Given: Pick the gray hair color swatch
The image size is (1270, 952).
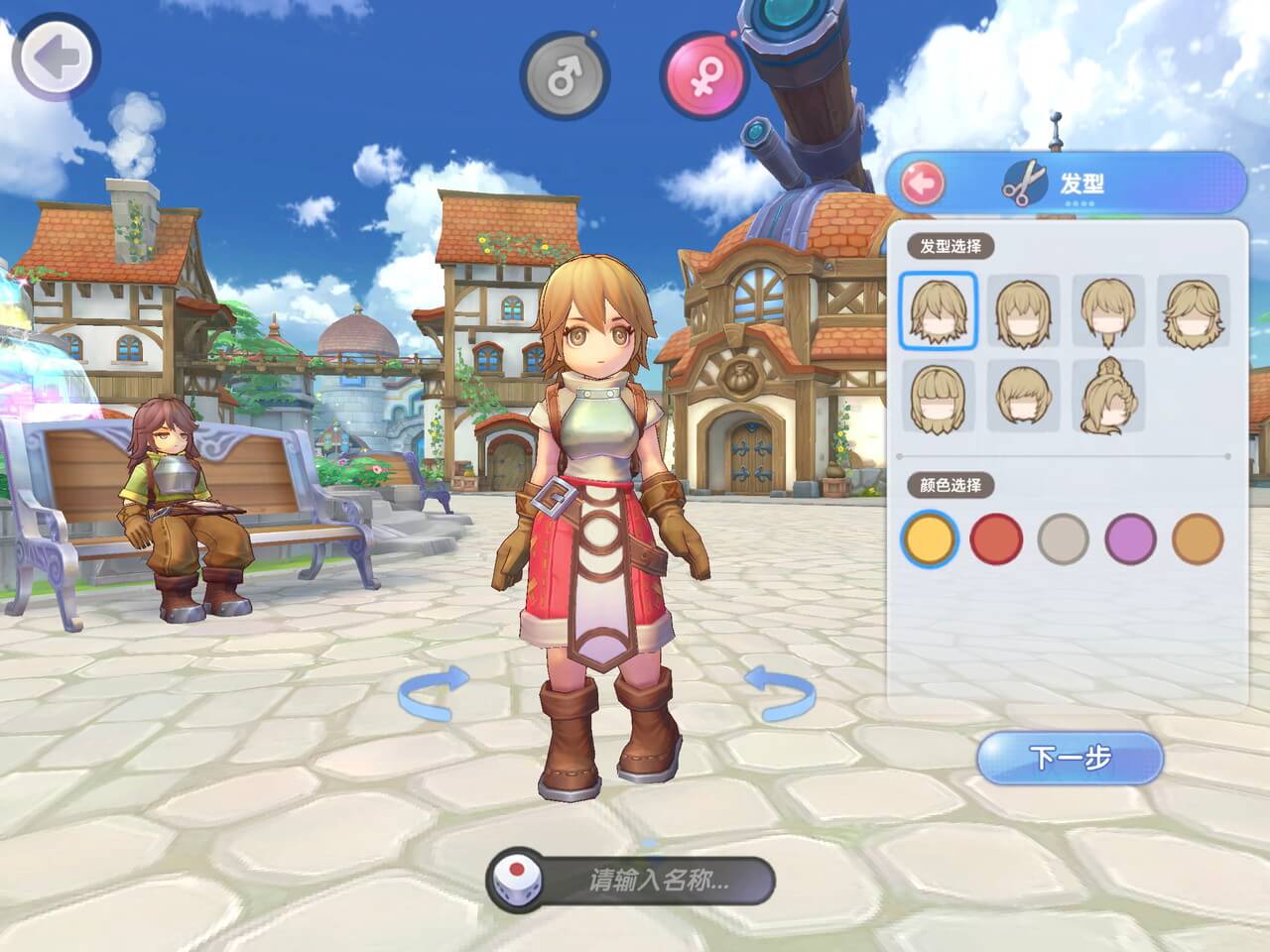Looking at the screenshot, I should click(1064, 538).
